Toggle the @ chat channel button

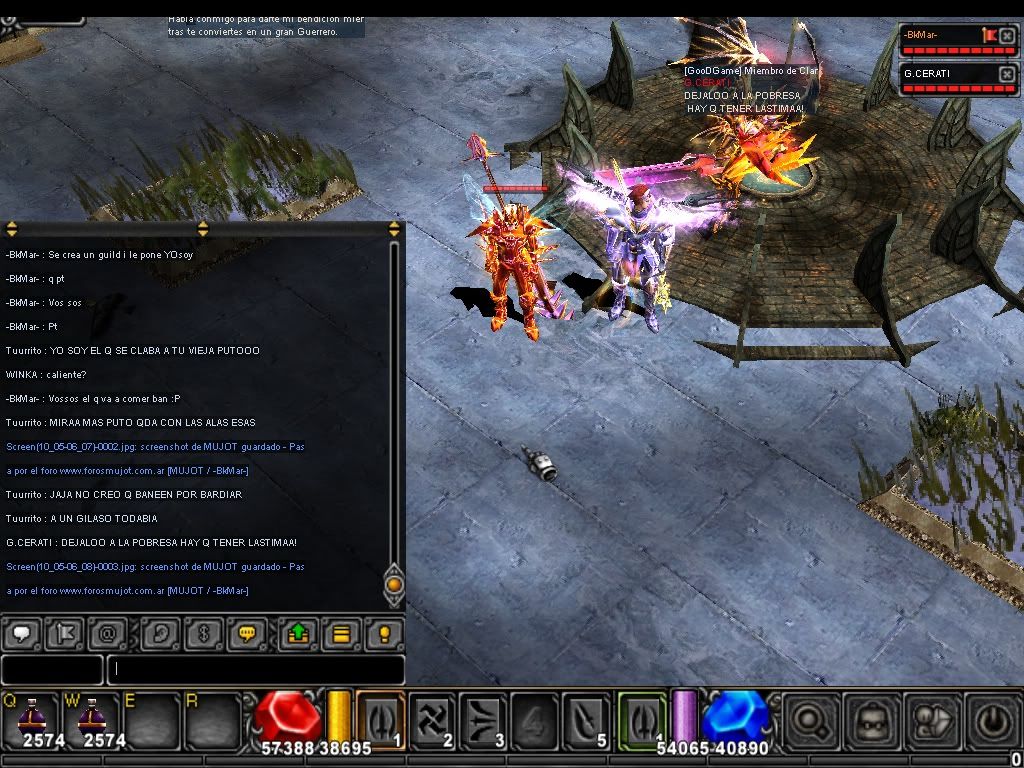pos(107,634)
